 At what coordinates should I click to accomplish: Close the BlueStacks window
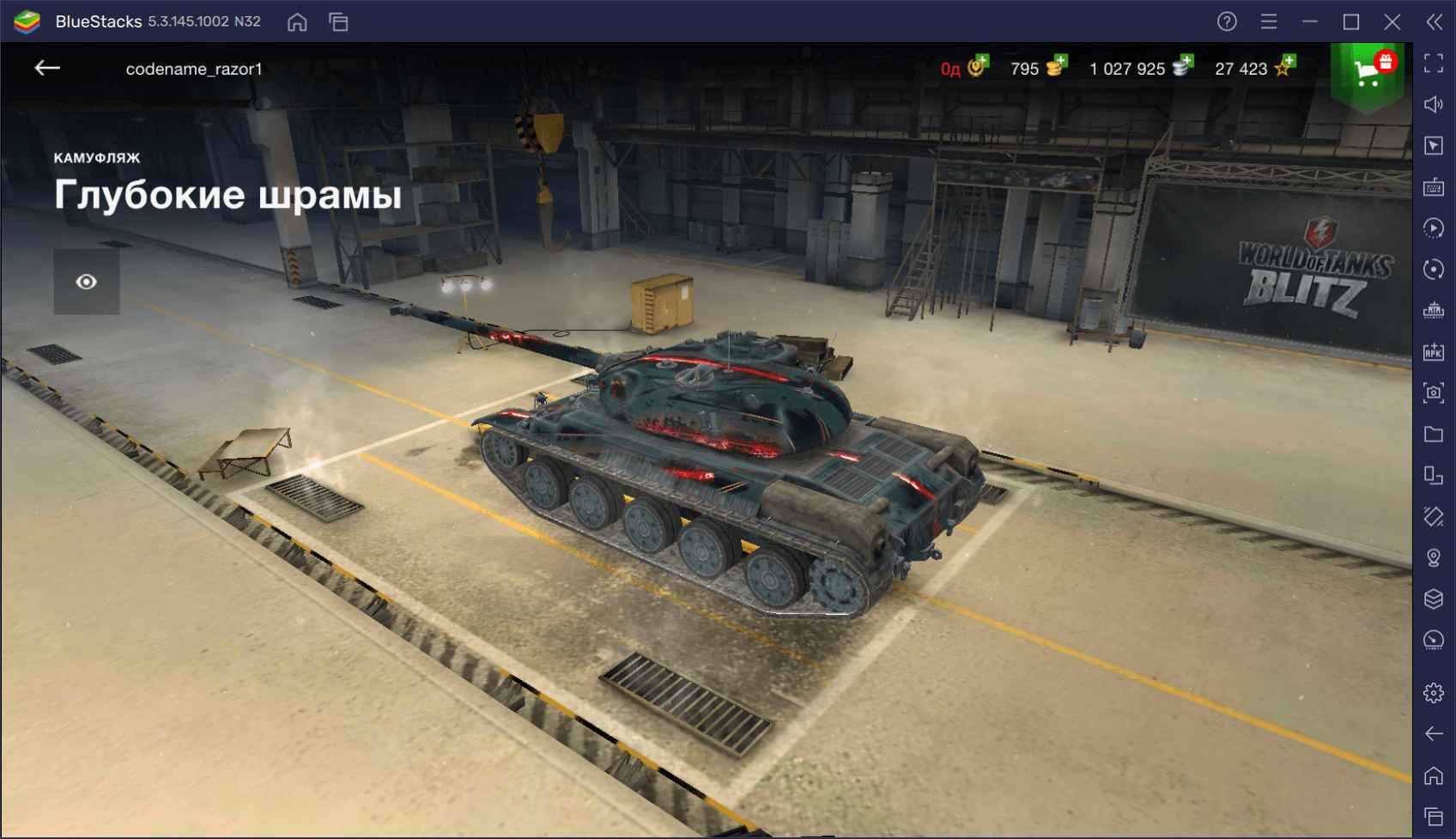click(x=1392, y=21)
